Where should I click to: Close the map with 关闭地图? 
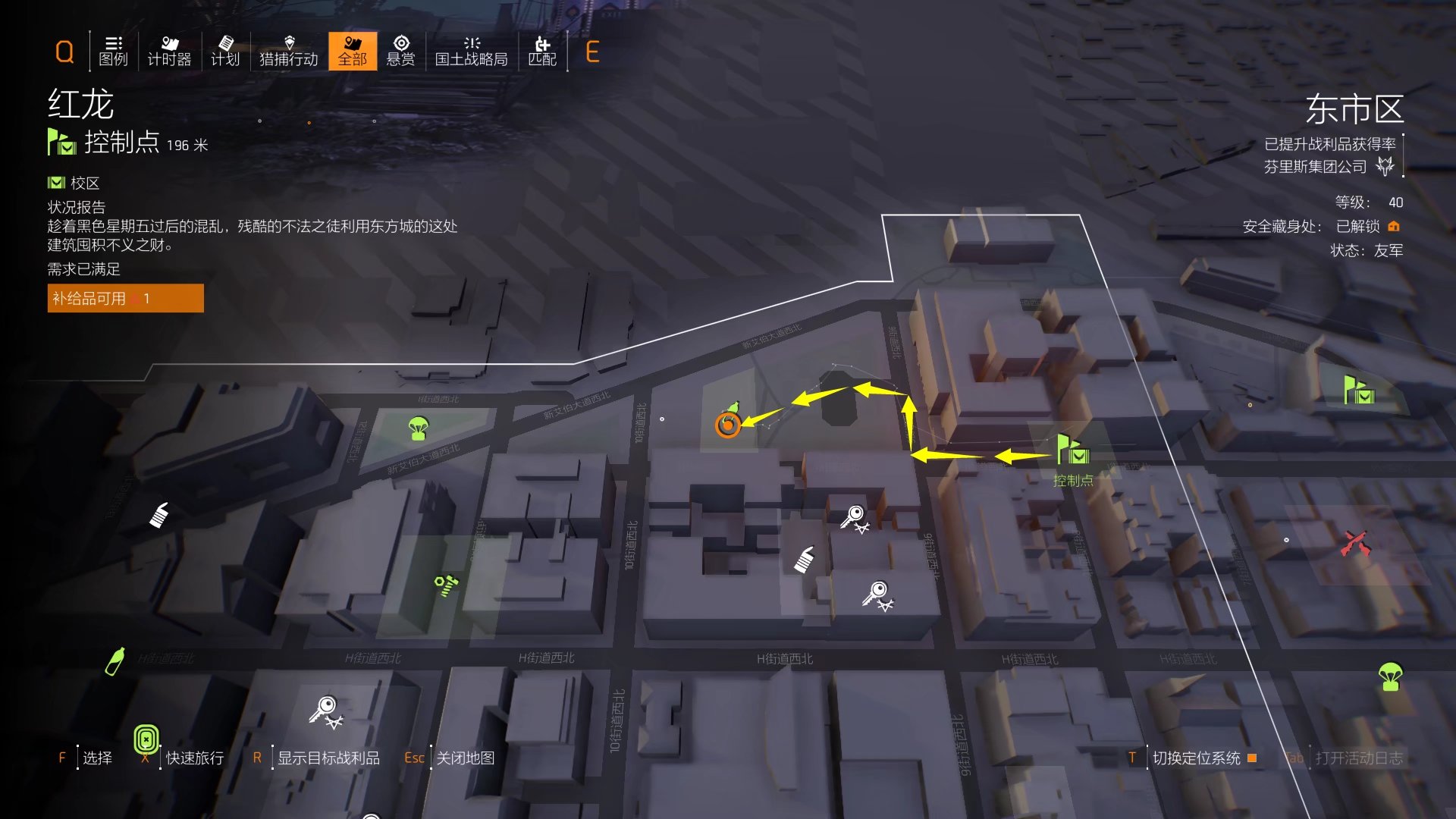pyautogui.click(x=465, y=758)
